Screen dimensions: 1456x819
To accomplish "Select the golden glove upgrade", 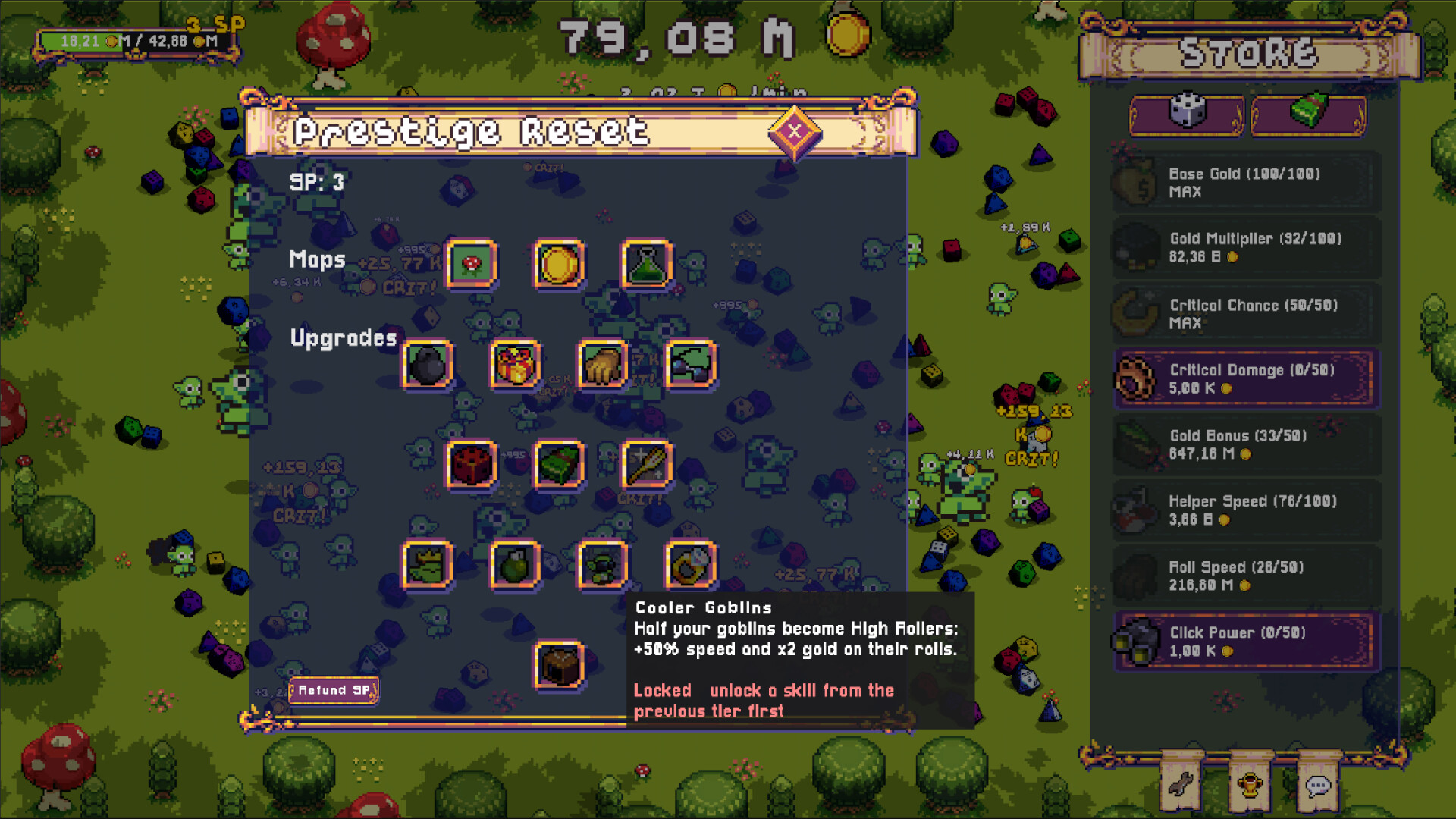I will pos(601,365).
